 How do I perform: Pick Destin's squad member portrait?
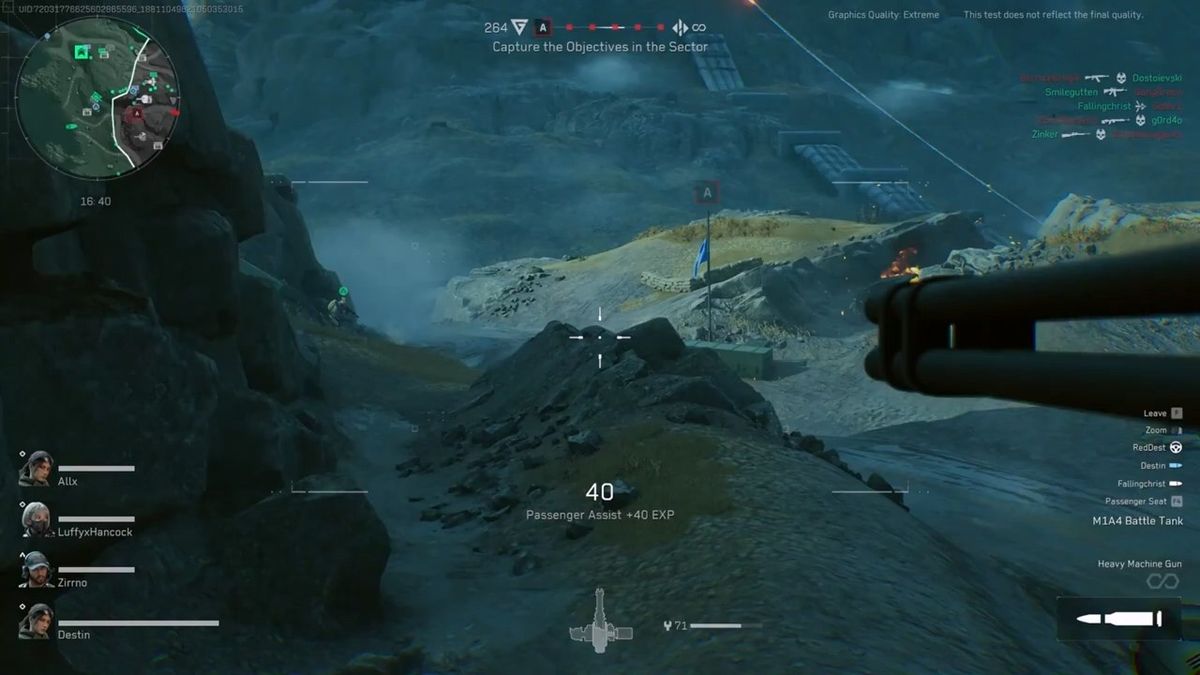coord(36,621)
